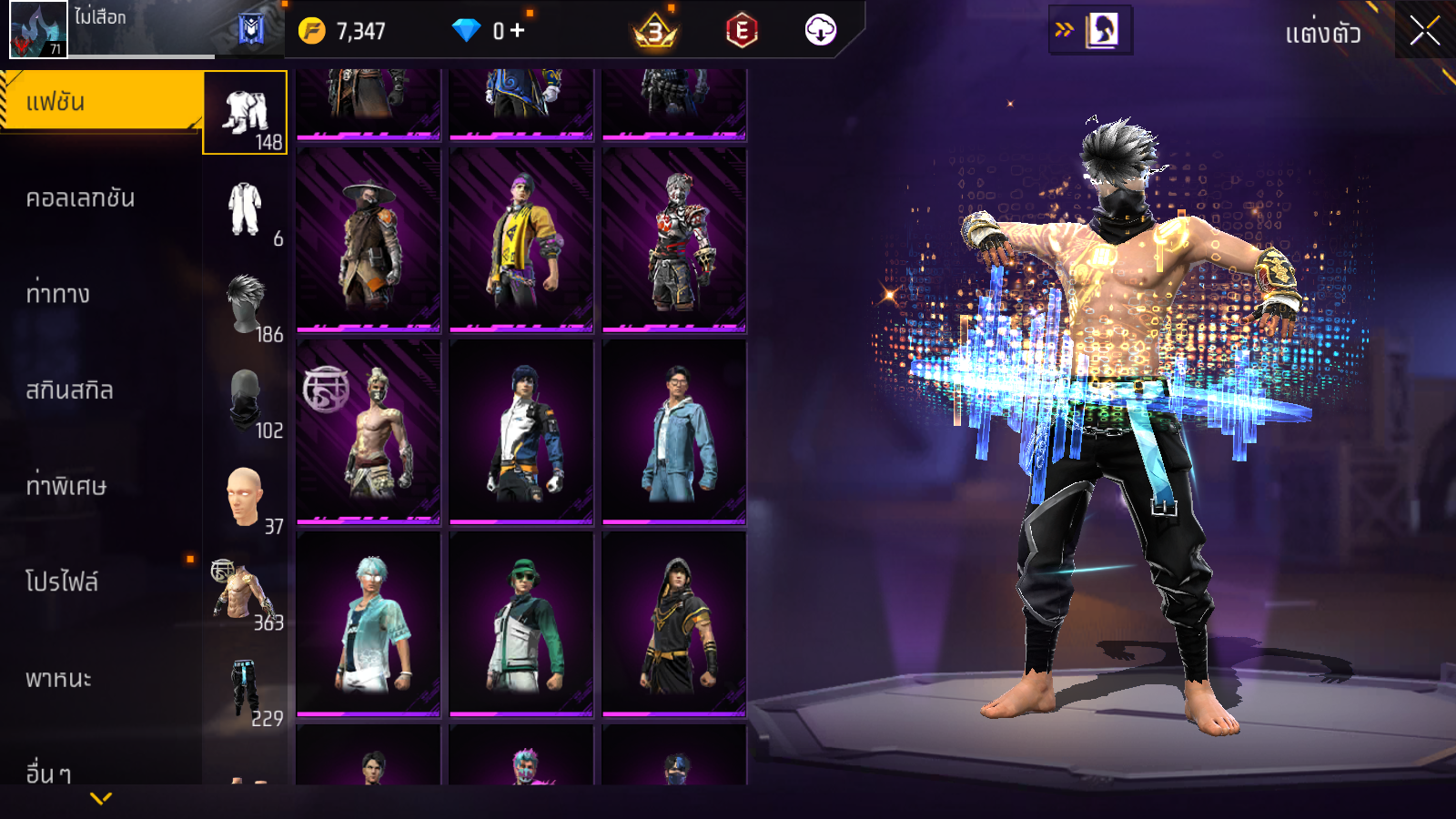Viewport: 1456px width, 819px height.
Task: Select the black face mask subcategory
Action: tap(245, 400)
